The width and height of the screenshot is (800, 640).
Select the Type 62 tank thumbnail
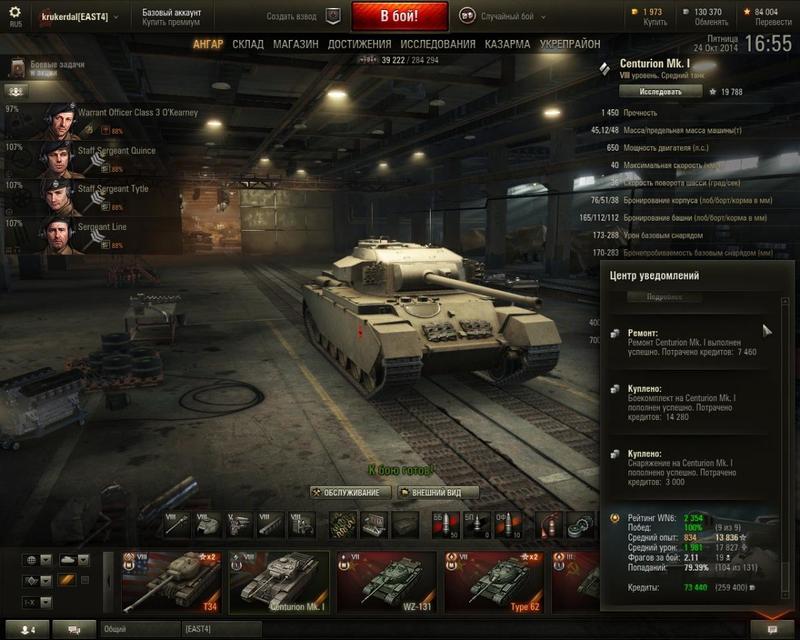coord(496,581)
